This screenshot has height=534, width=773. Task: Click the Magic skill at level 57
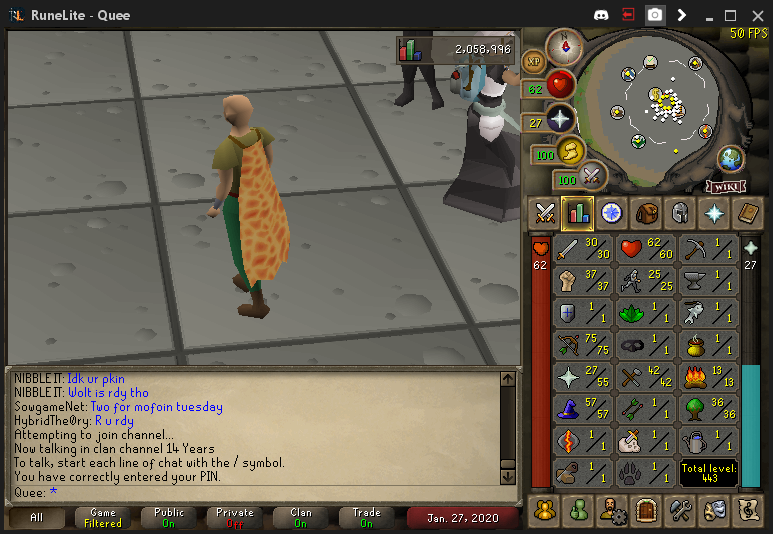[584, 409]
